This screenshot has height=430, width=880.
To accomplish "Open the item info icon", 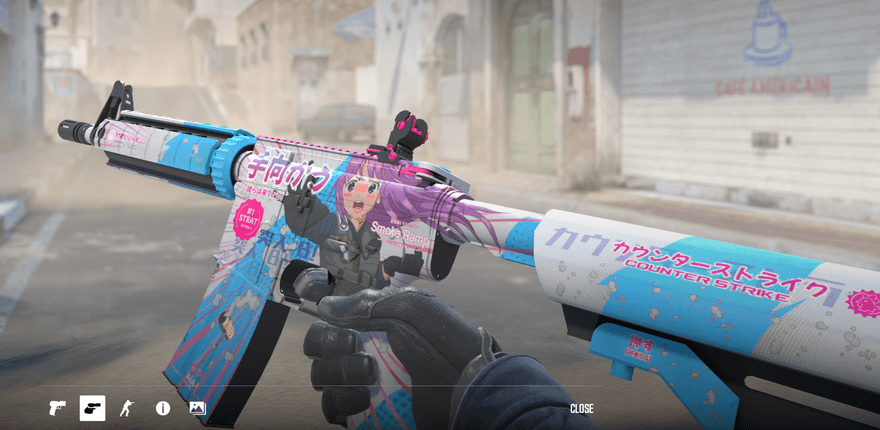I will pos(162,408).
